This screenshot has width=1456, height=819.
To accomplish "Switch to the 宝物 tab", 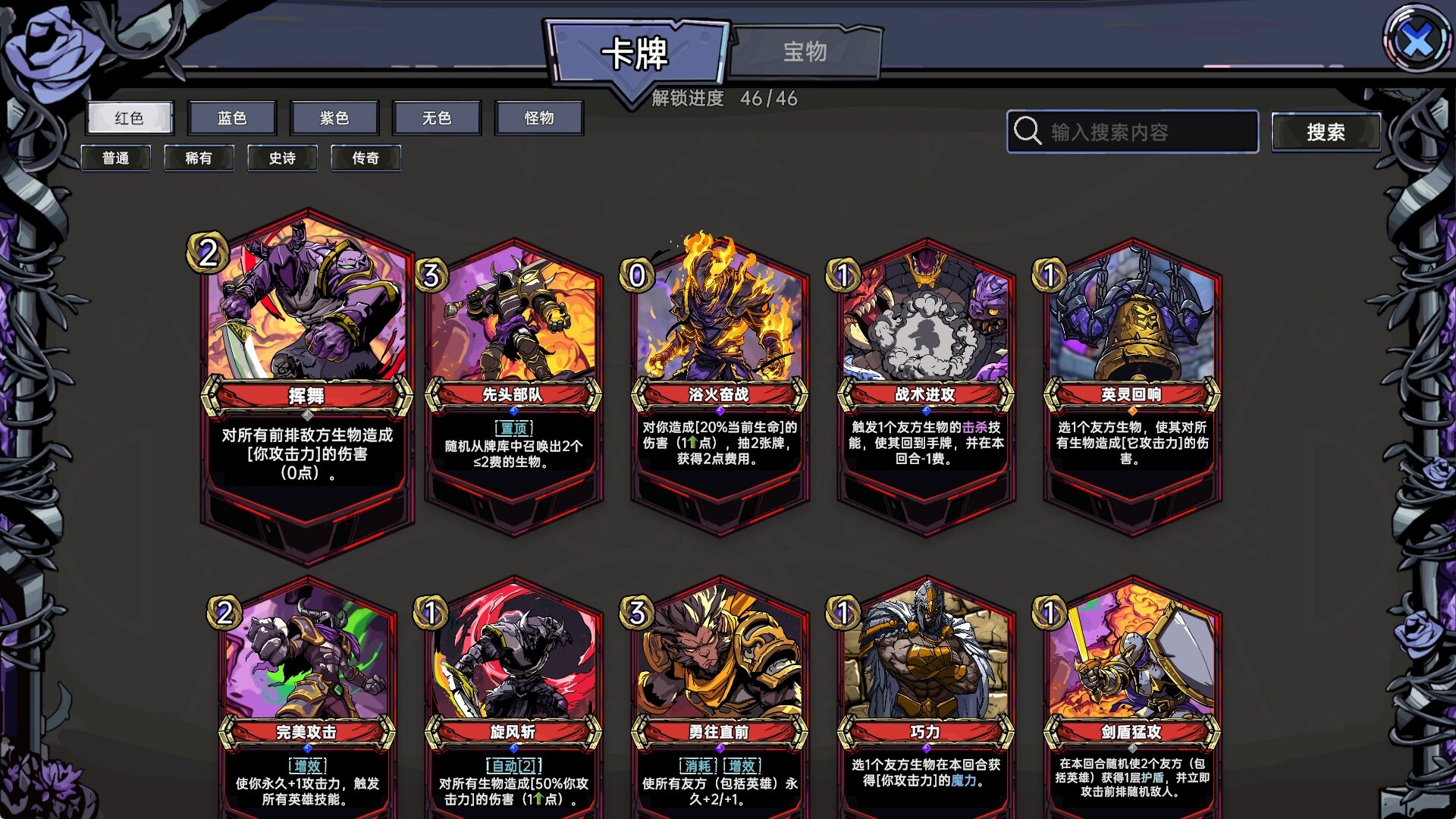I will 805,52.
